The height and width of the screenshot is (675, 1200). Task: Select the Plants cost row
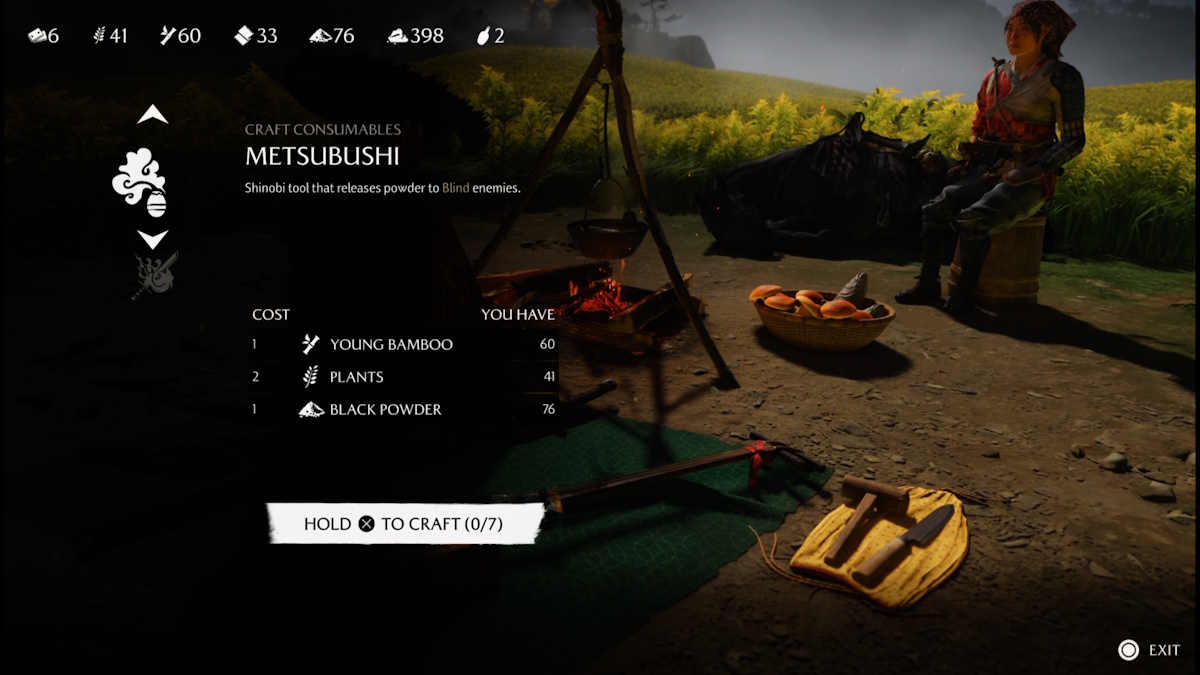click(x=404, y=377)
